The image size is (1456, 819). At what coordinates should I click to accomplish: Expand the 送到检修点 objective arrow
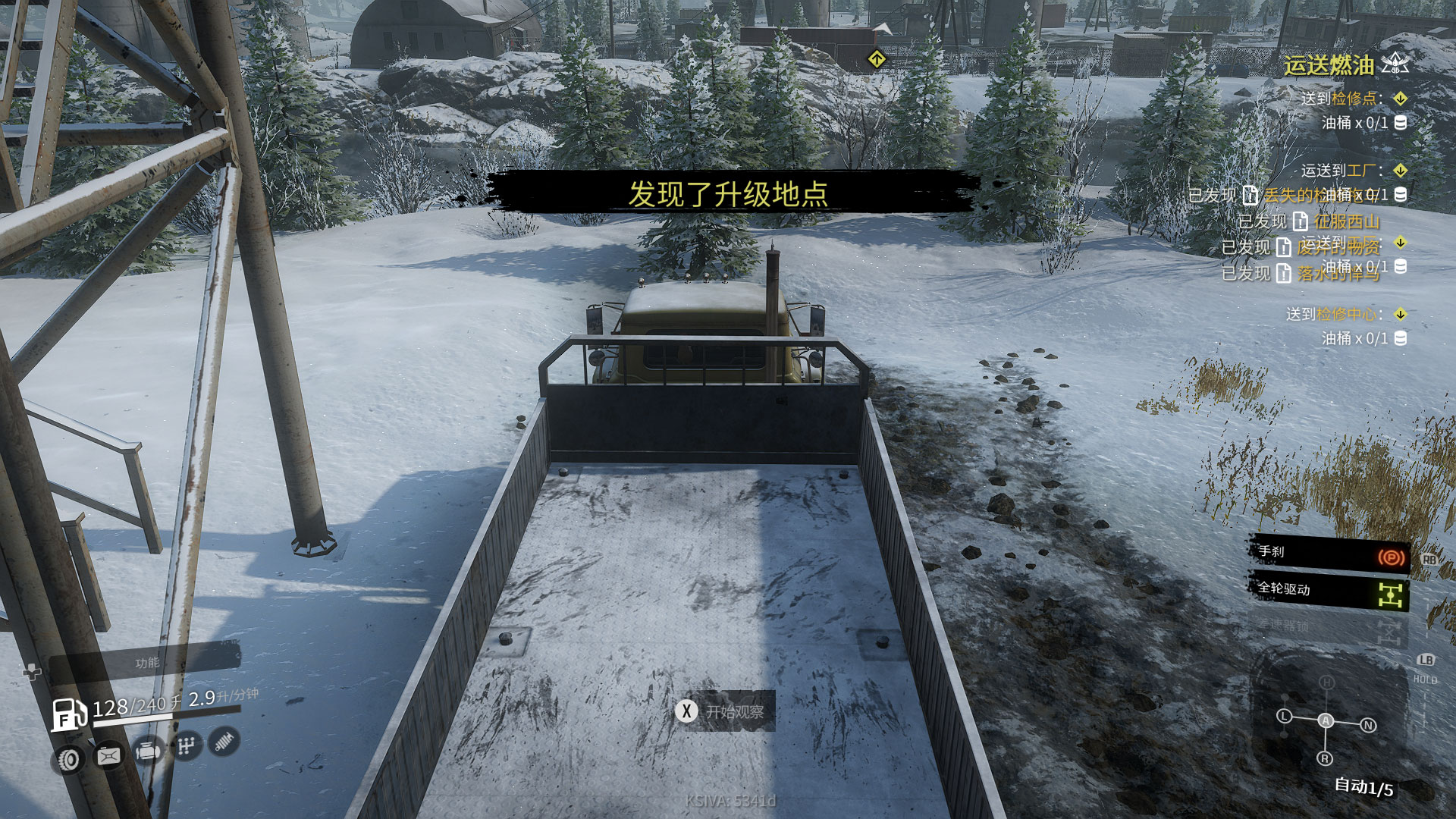click(x=1401, y=99)
